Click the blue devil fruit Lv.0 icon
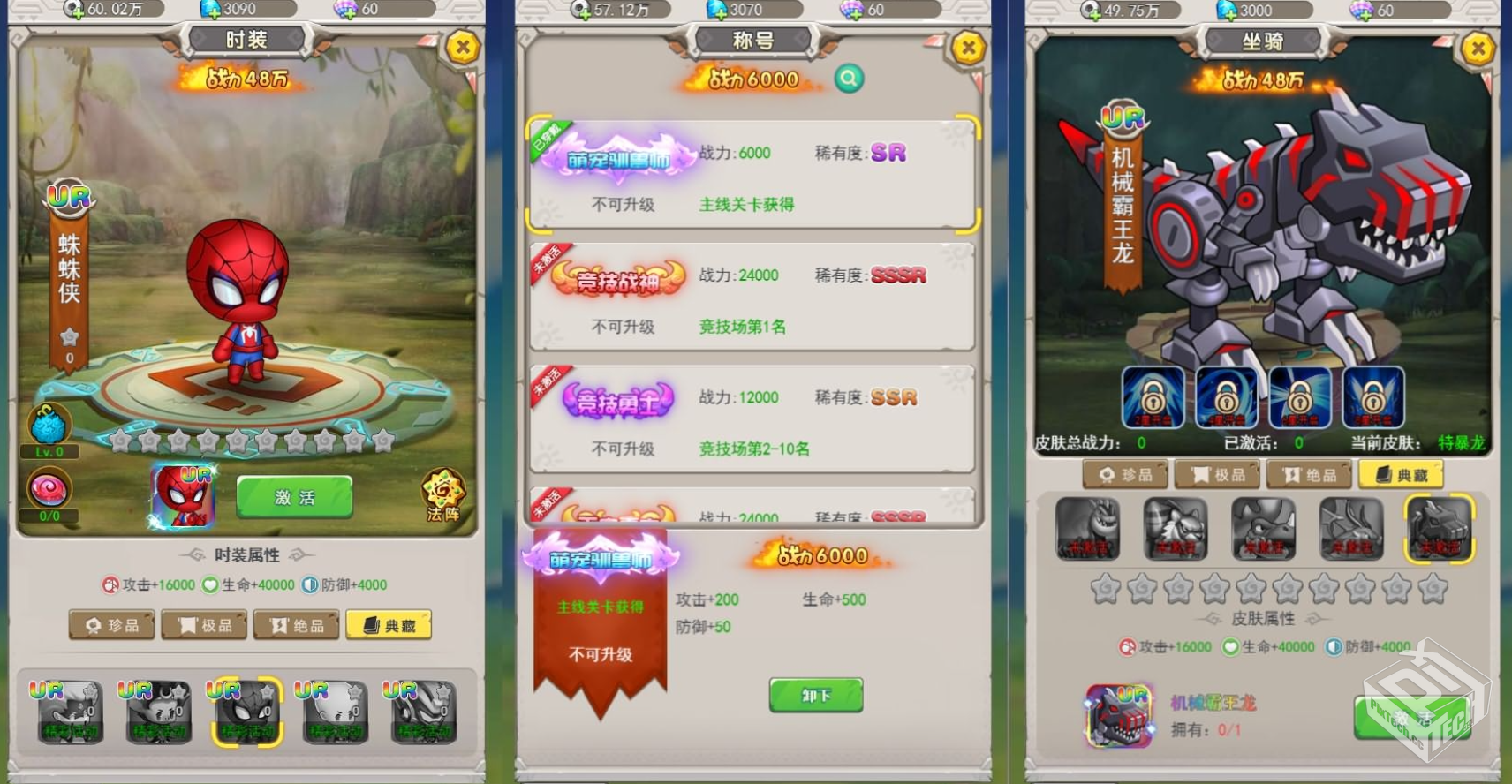This screenshot has height=784, width=1512. pyautogui.click(x=49, y=428)
